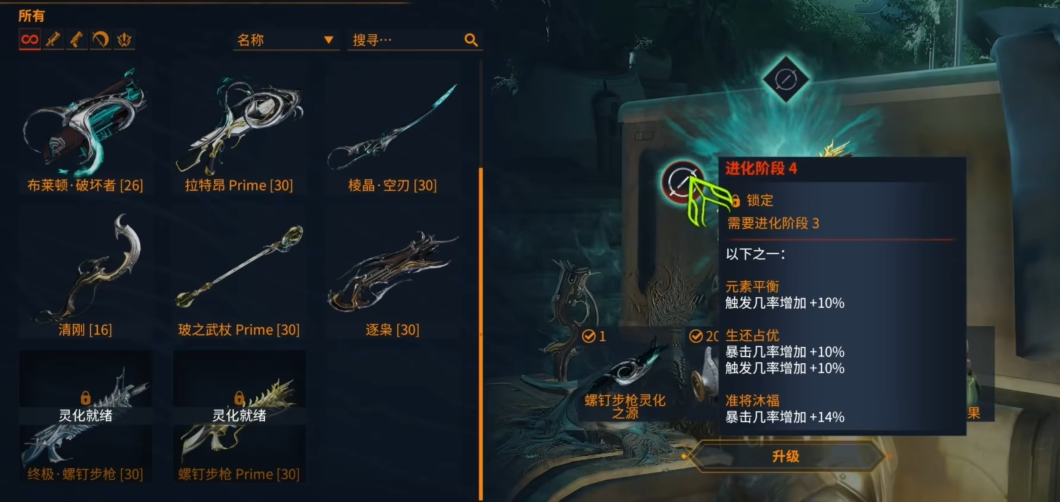Select the 清刚 [16] weapon
The image size is (1060, 502).
point(86,275)
